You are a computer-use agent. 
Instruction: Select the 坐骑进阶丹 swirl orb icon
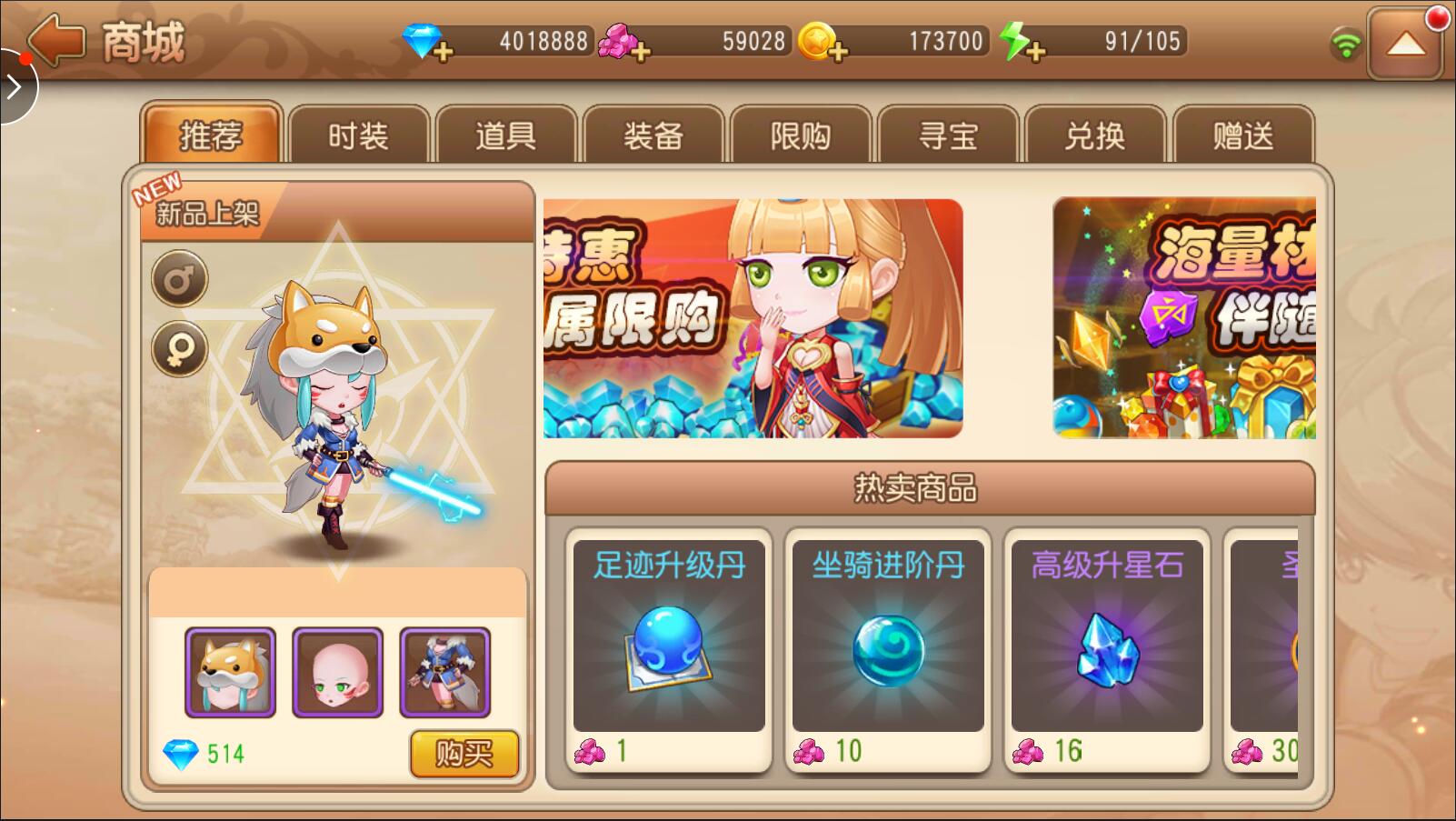tap(887, 650)
